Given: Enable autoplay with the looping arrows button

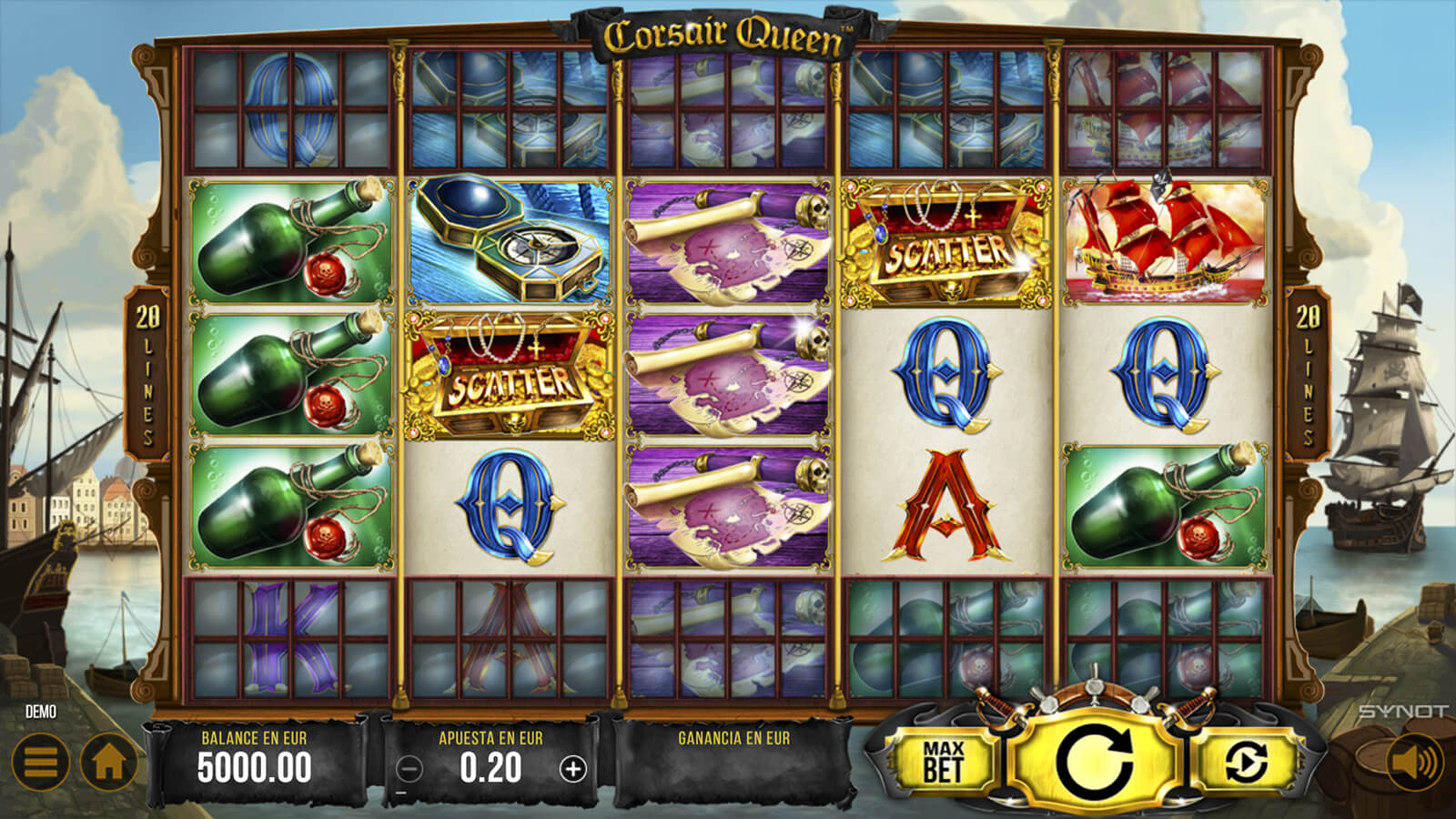Looking at the screenshot, I should tap(1245, 762).
